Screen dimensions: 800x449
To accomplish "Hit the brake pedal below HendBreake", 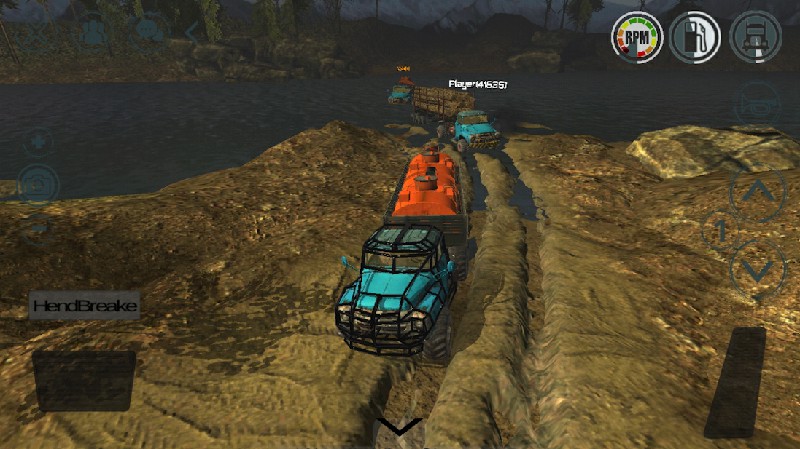I will click(x=84, y=380).
